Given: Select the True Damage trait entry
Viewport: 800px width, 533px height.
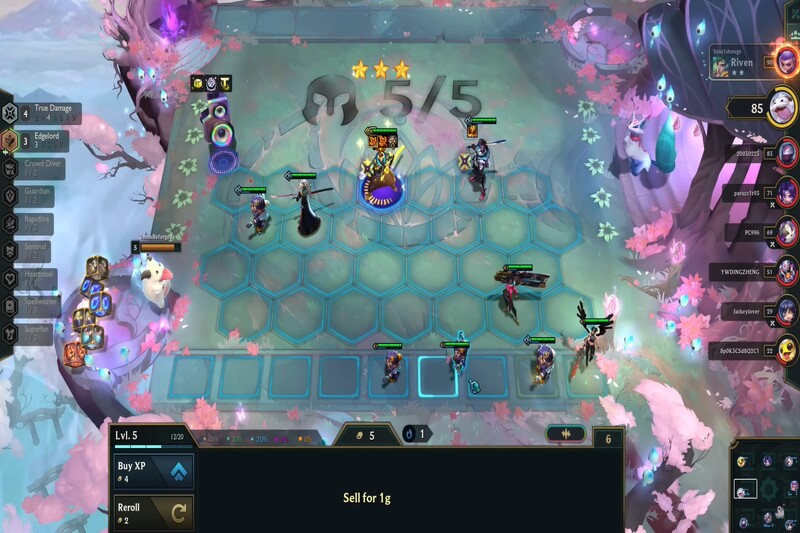Looking at the screenshot, I should [42, 112].
